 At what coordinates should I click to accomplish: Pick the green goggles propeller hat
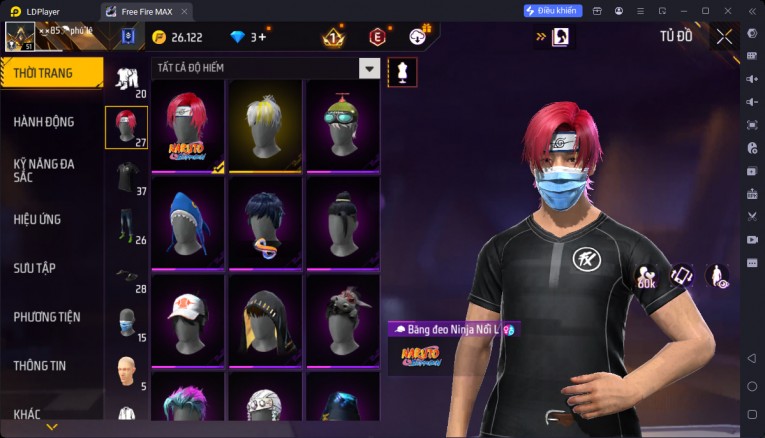(342, 126)
